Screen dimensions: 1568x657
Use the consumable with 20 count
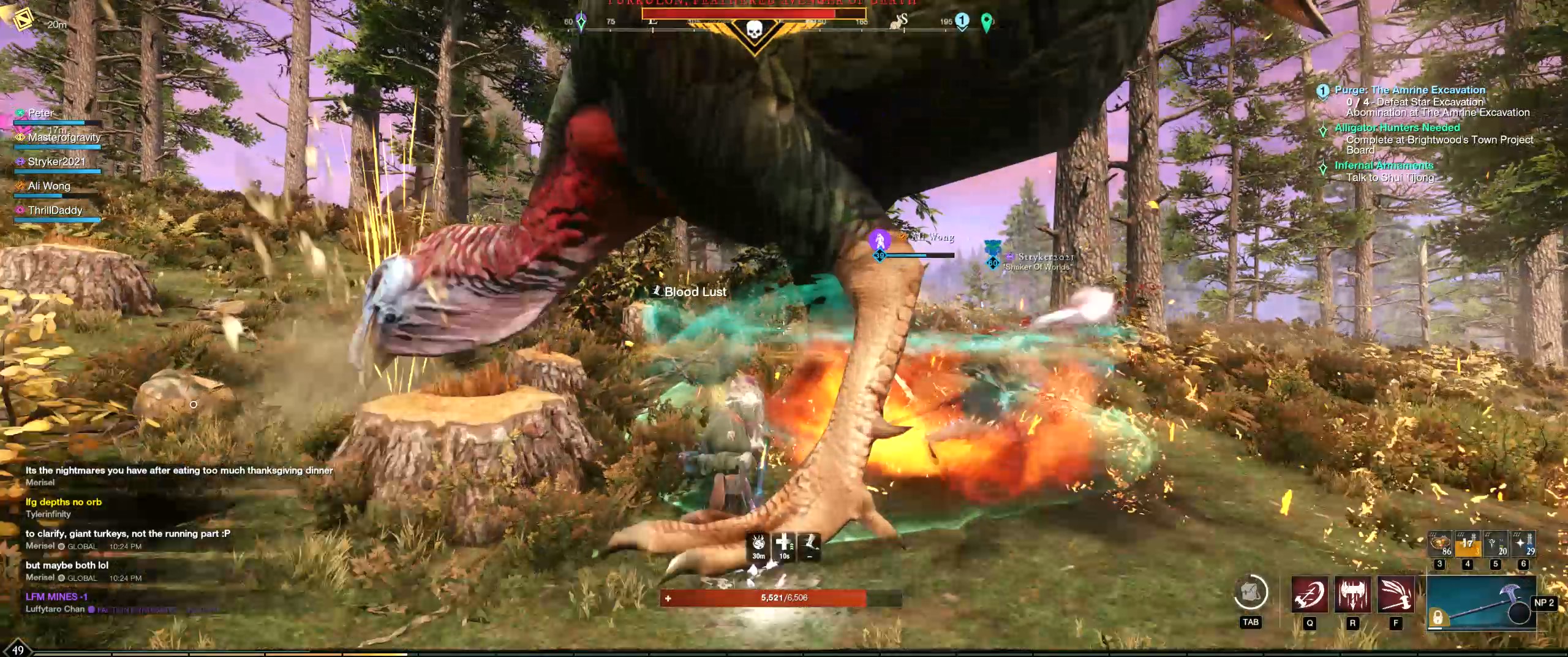pos(1495,543)
